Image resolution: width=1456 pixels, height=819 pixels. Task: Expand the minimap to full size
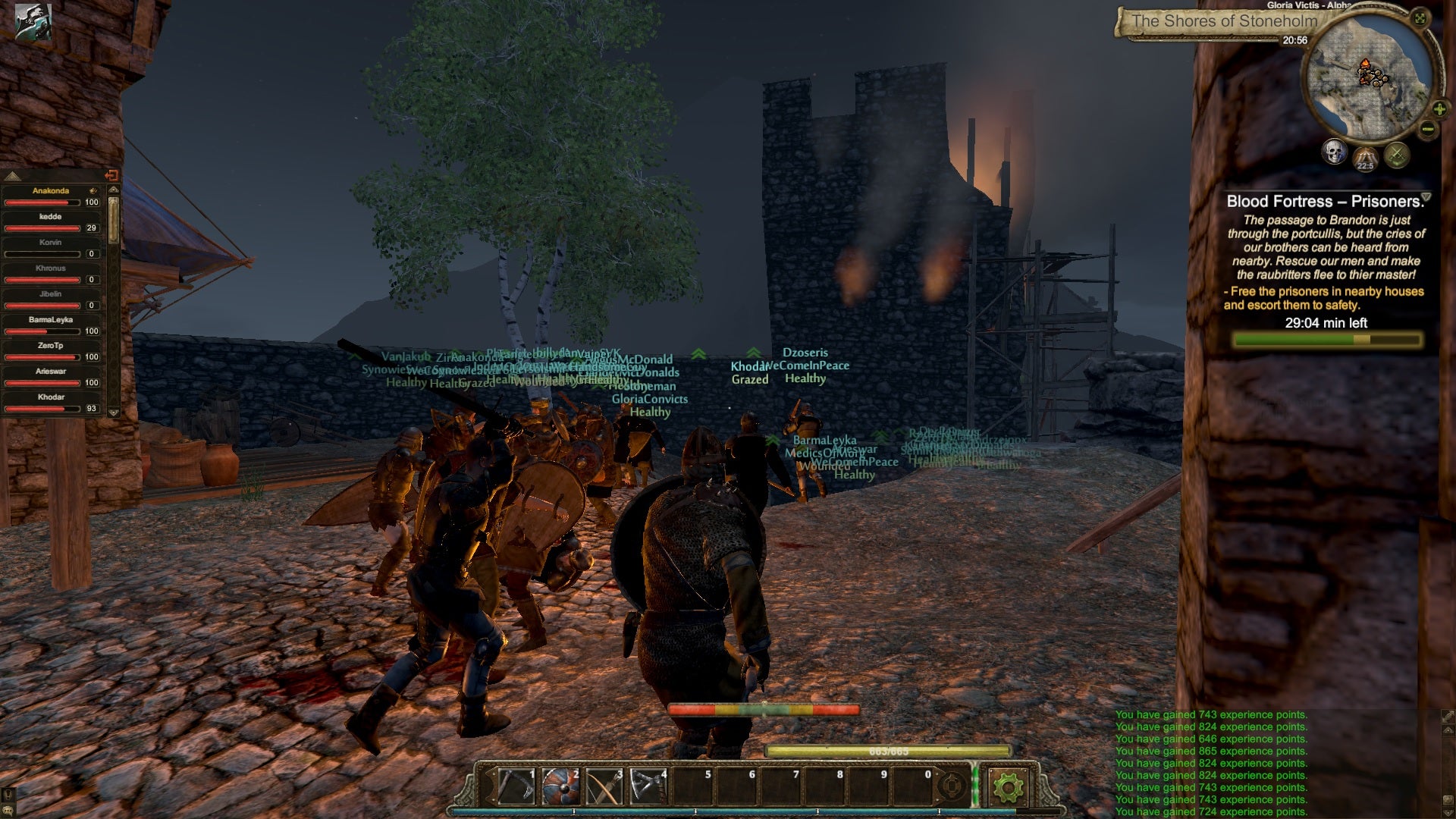point(1420,18)
